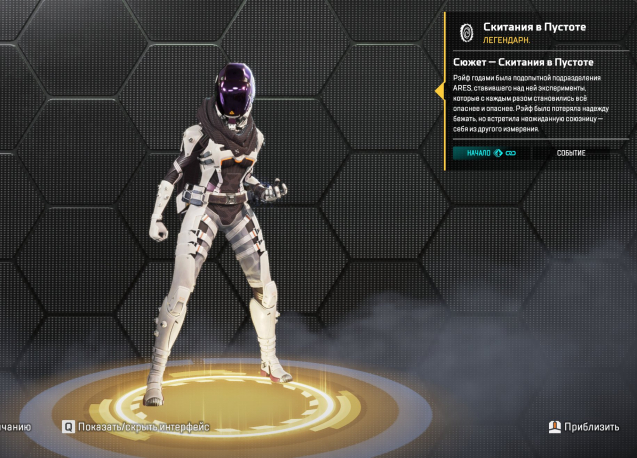Viewport: 637px width, 458px height.
Task: Click the Показать/скрыть интерфейс option
Action: click(138, 426)
